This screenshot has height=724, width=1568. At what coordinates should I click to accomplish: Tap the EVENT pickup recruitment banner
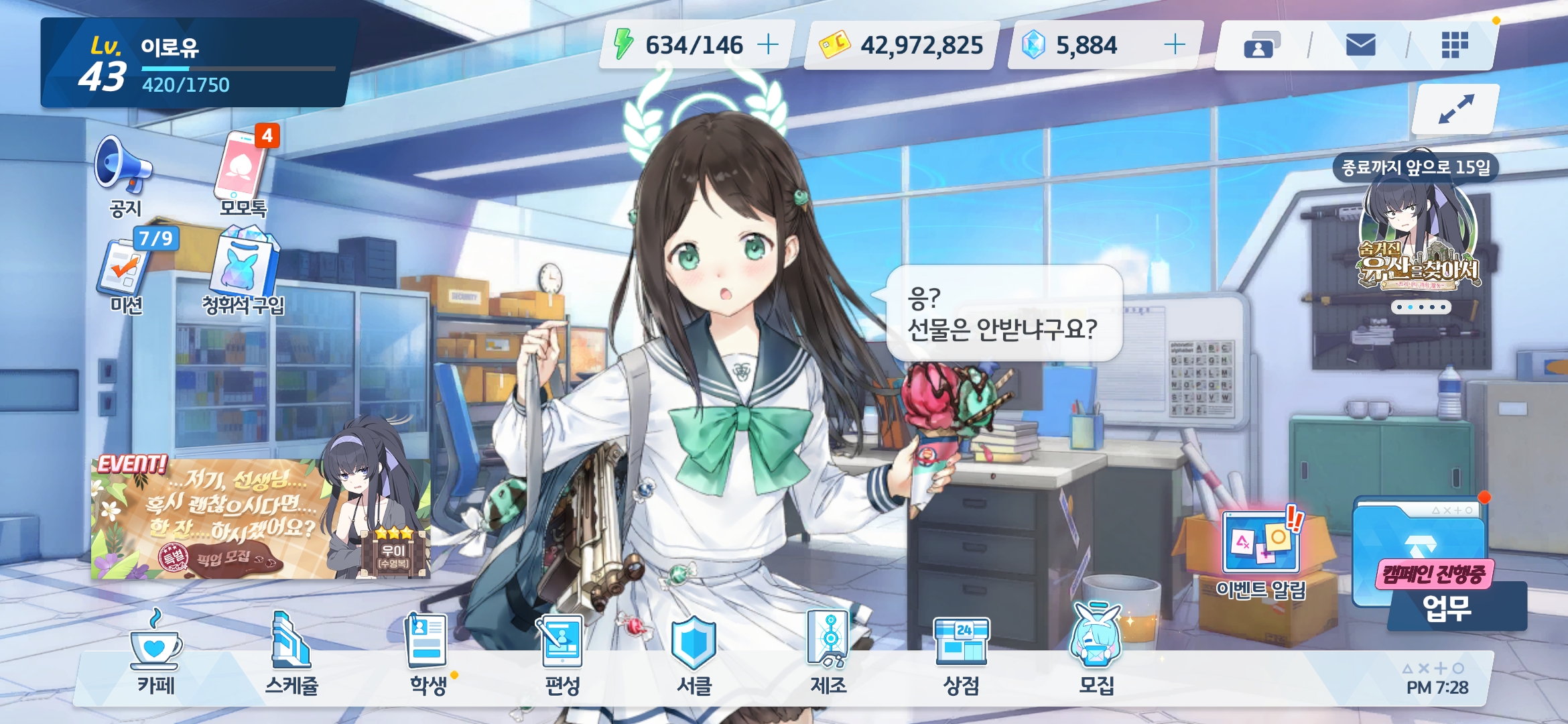click(x=260, y=519)
